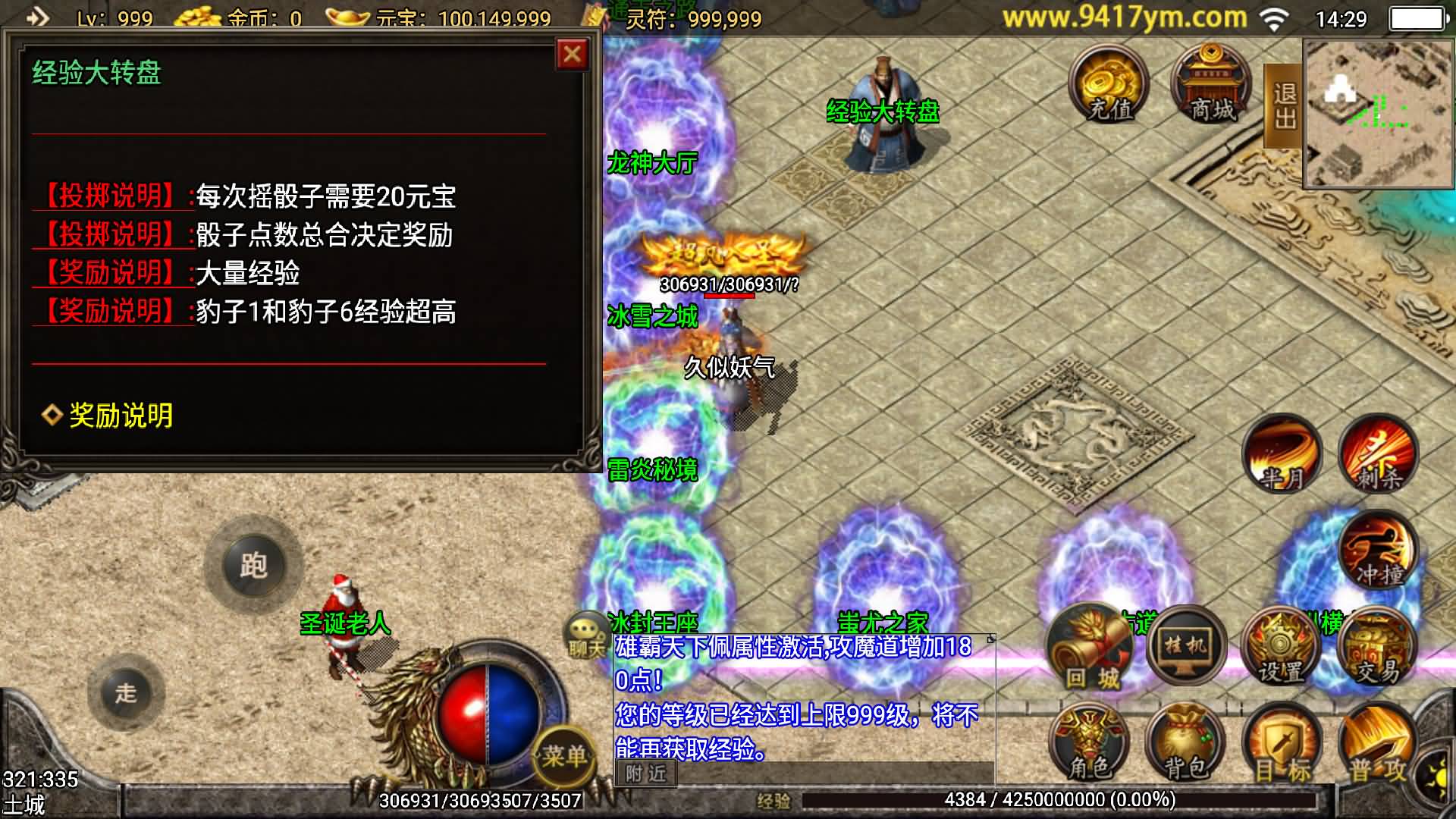Activate the 挂机 auto-battle icon
The width and height of the screenshot is (1456, 819).
click(1185, 645)
